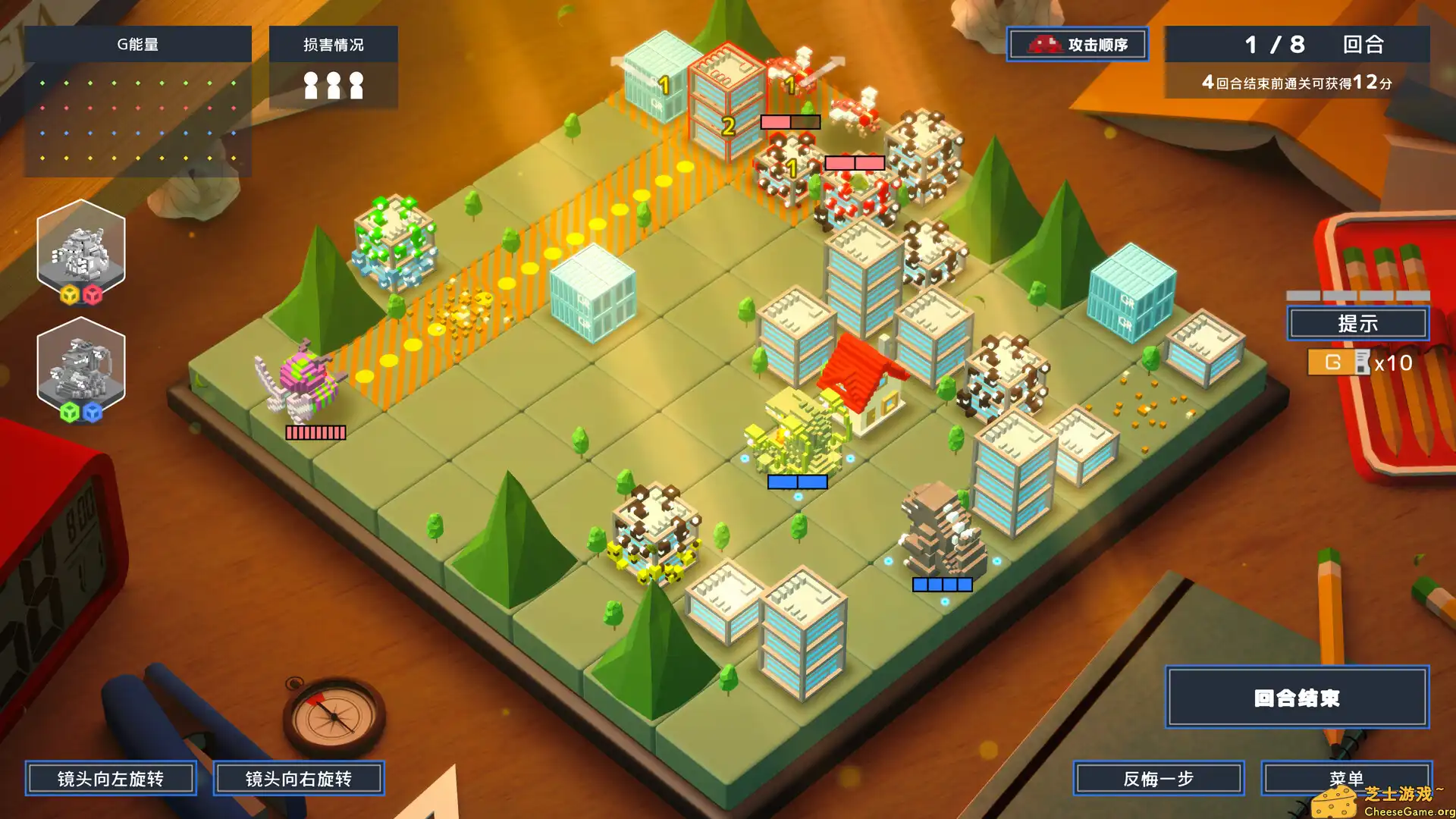The width and height of the screenshot is (1456, 819).
Task: Click the pink health bar under the purple monster
Action: pos(316,432)
